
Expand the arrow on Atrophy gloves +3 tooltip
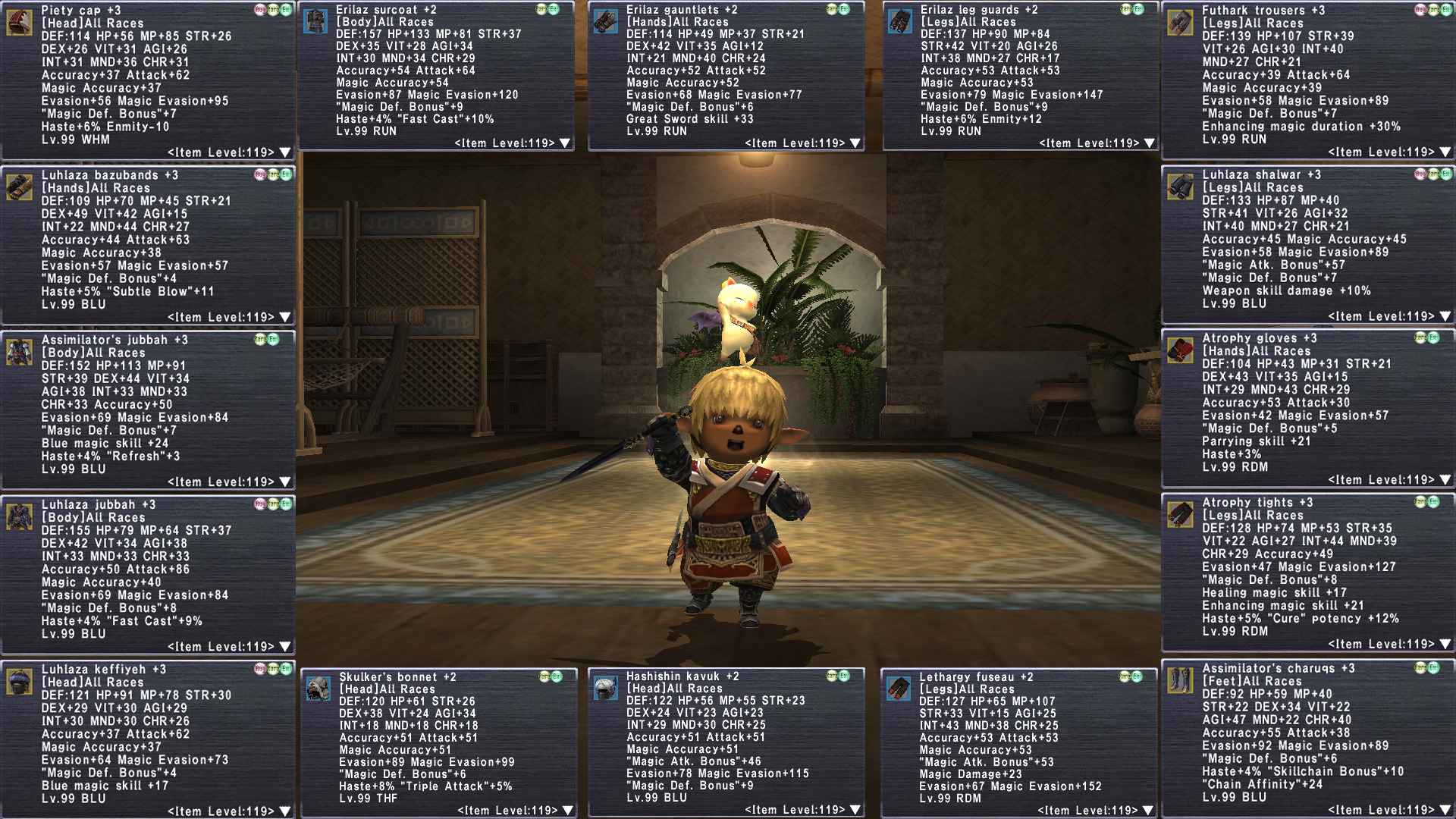(x=1445, y=480)
